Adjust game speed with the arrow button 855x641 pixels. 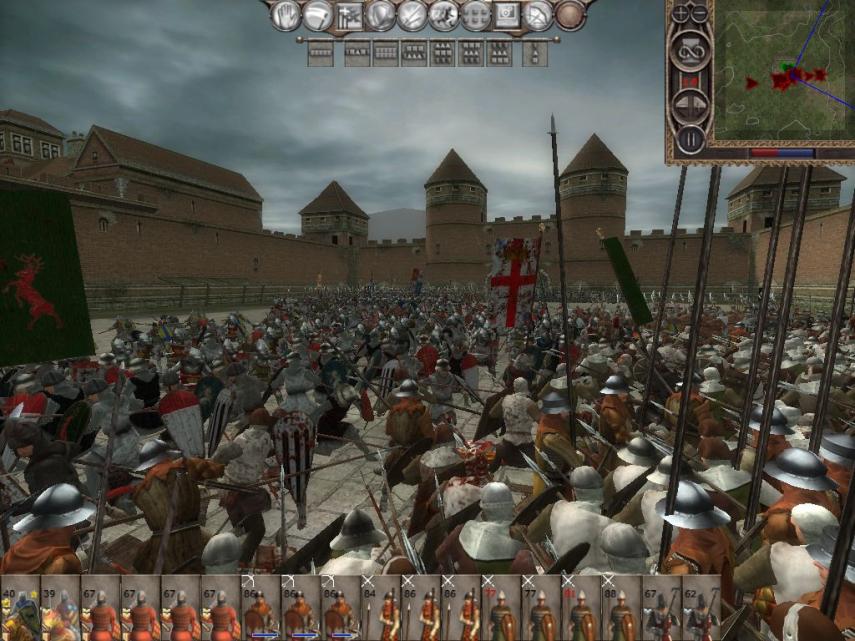(x=690, y=102)
